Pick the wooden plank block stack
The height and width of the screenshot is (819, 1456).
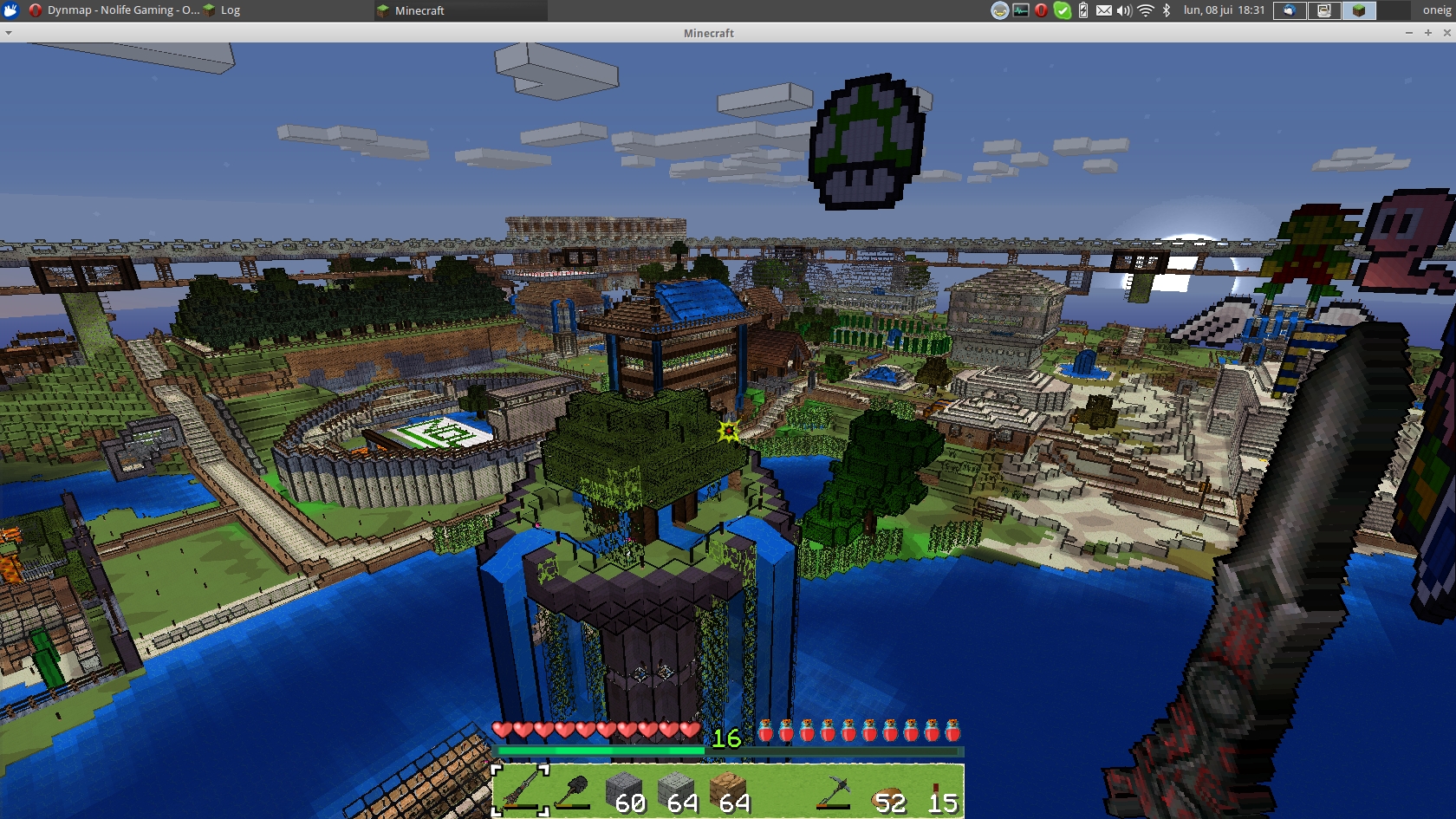(x=728, y=790)
